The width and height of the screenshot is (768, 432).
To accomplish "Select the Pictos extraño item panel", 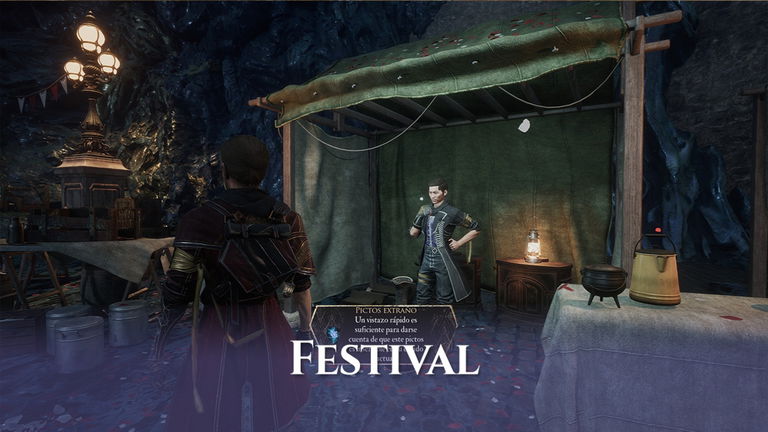I will [384, 326].
